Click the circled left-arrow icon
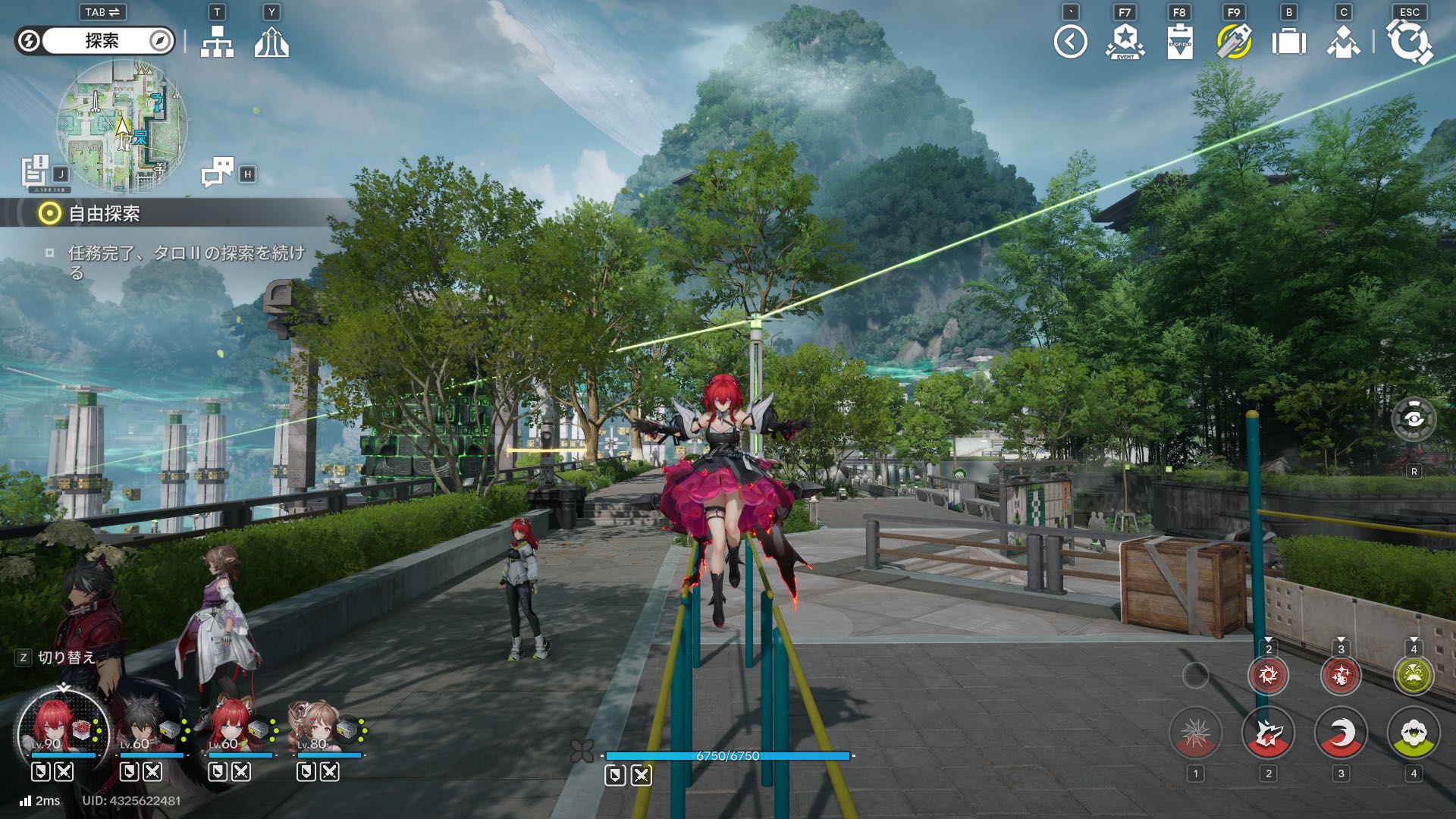 tap(1070, 42)
